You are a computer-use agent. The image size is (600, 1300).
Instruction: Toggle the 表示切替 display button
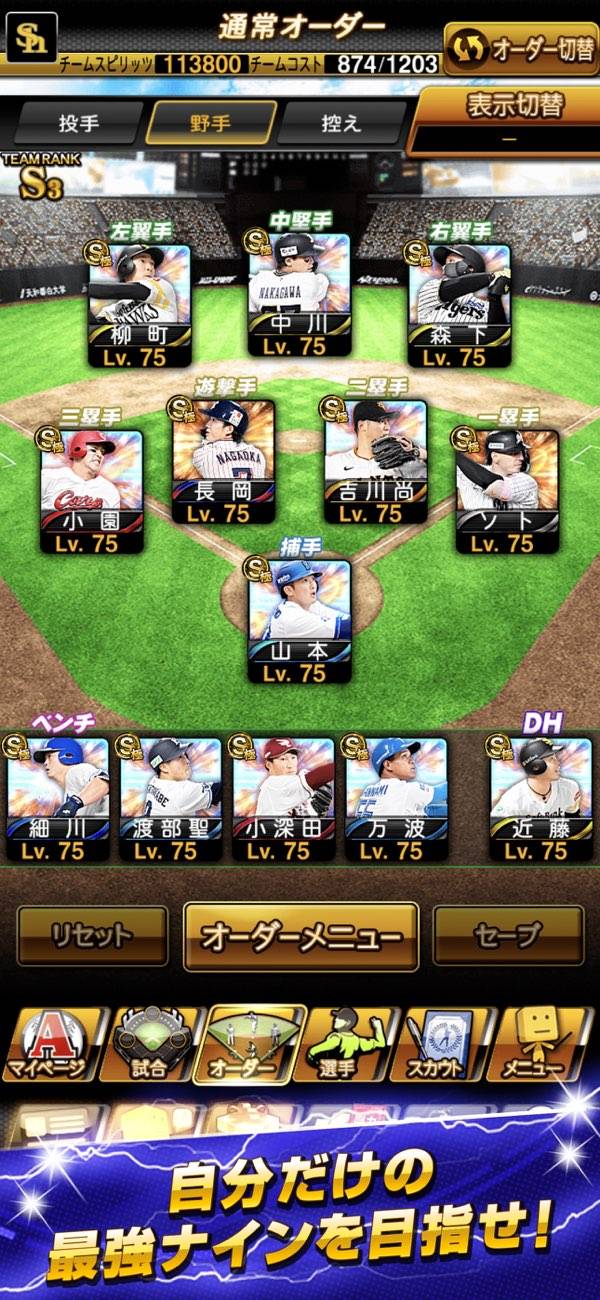click(x=508, y=120)
